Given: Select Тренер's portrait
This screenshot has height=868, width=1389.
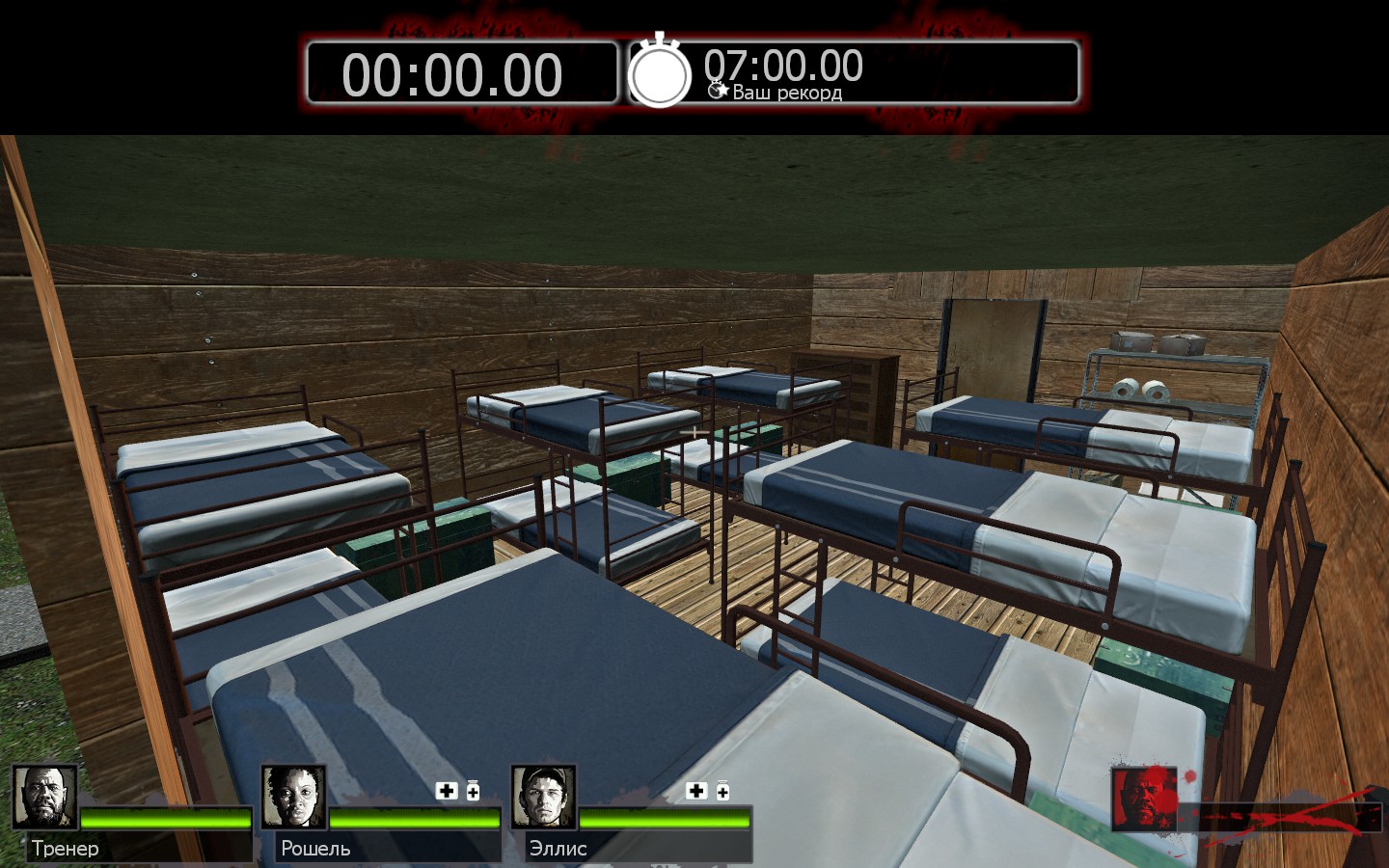Looking at the screenshot, I should [44, 798].
